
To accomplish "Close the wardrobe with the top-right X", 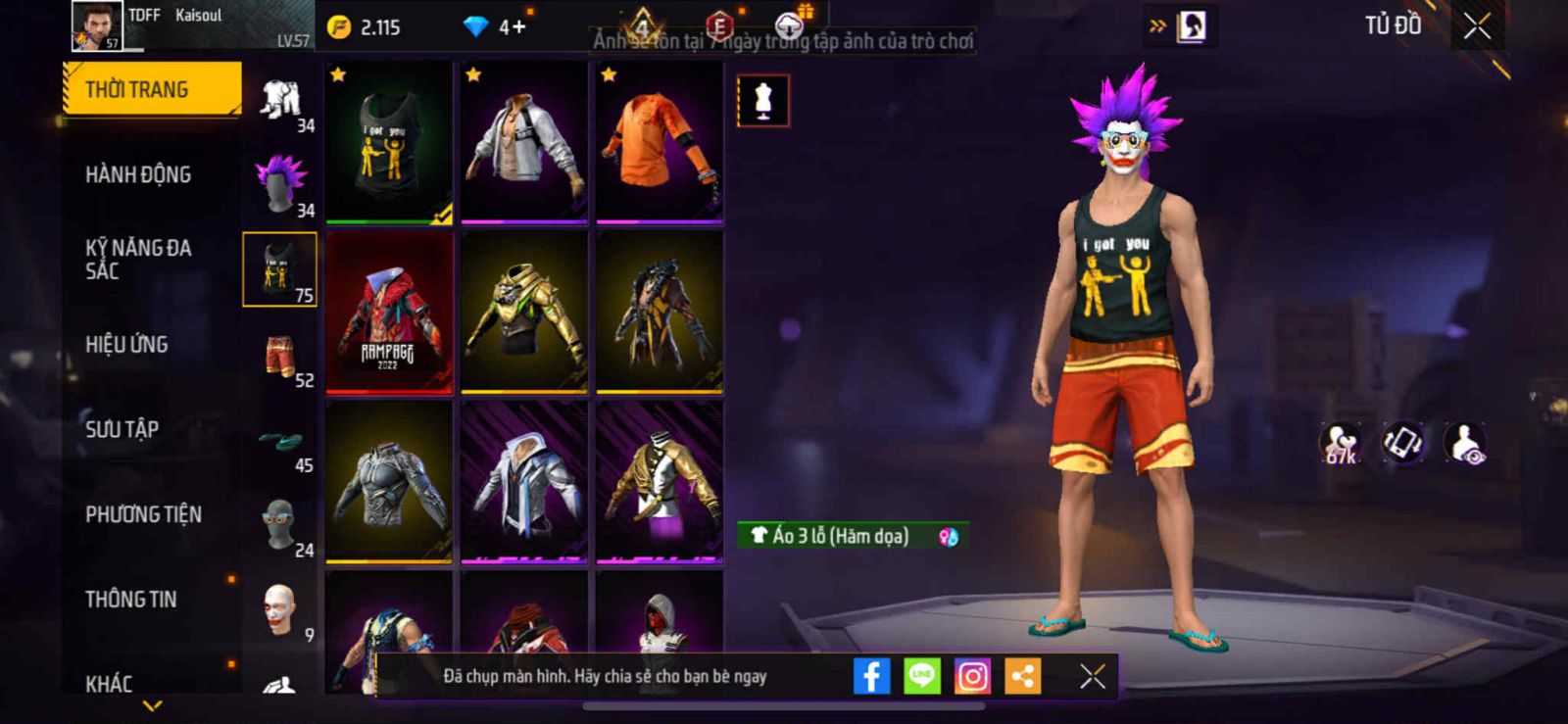I will pos(1477,26).
